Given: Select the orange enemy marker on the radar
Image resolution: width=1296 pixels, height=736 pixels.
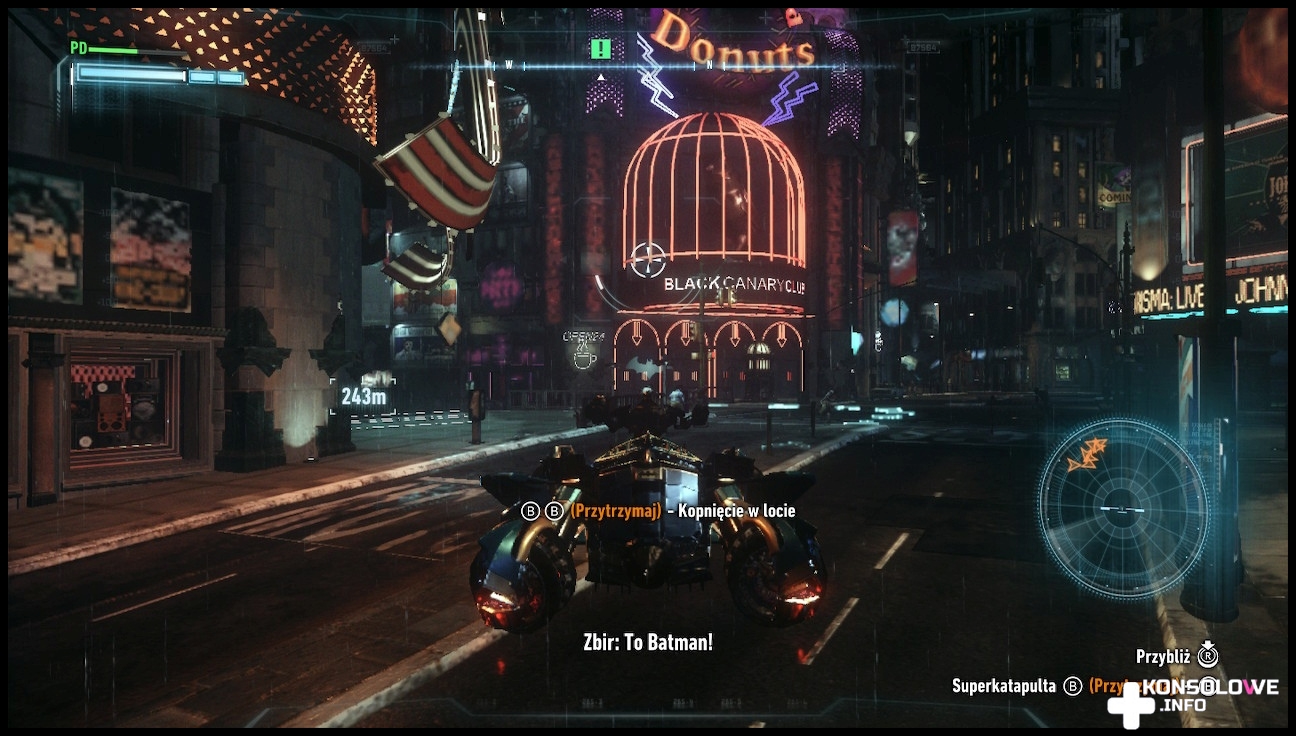Looking at the screenshot, I should (1086, 455).
